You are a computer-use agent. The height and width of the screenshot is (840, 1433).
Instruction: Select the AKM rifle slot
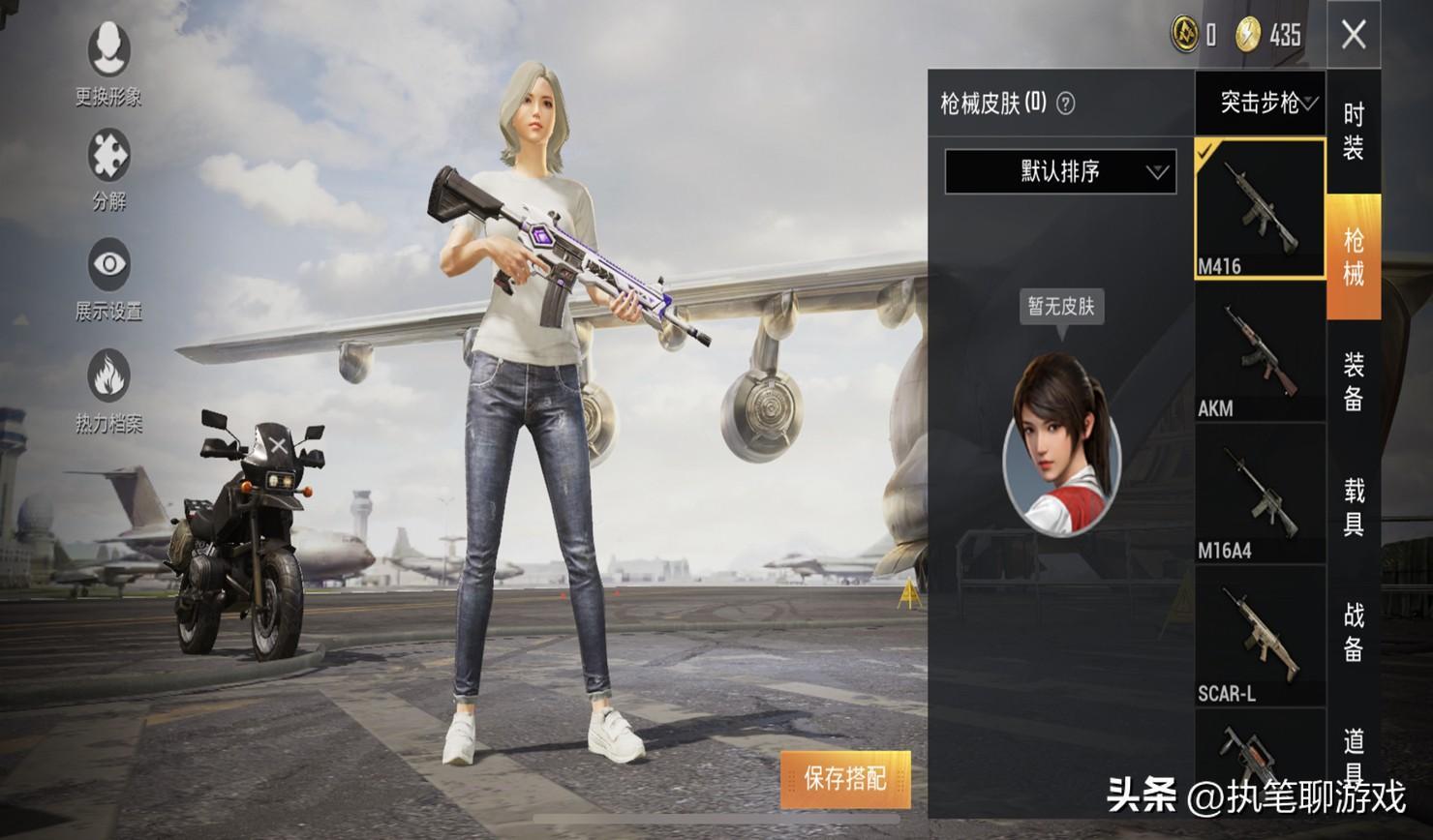[1260, 352]
